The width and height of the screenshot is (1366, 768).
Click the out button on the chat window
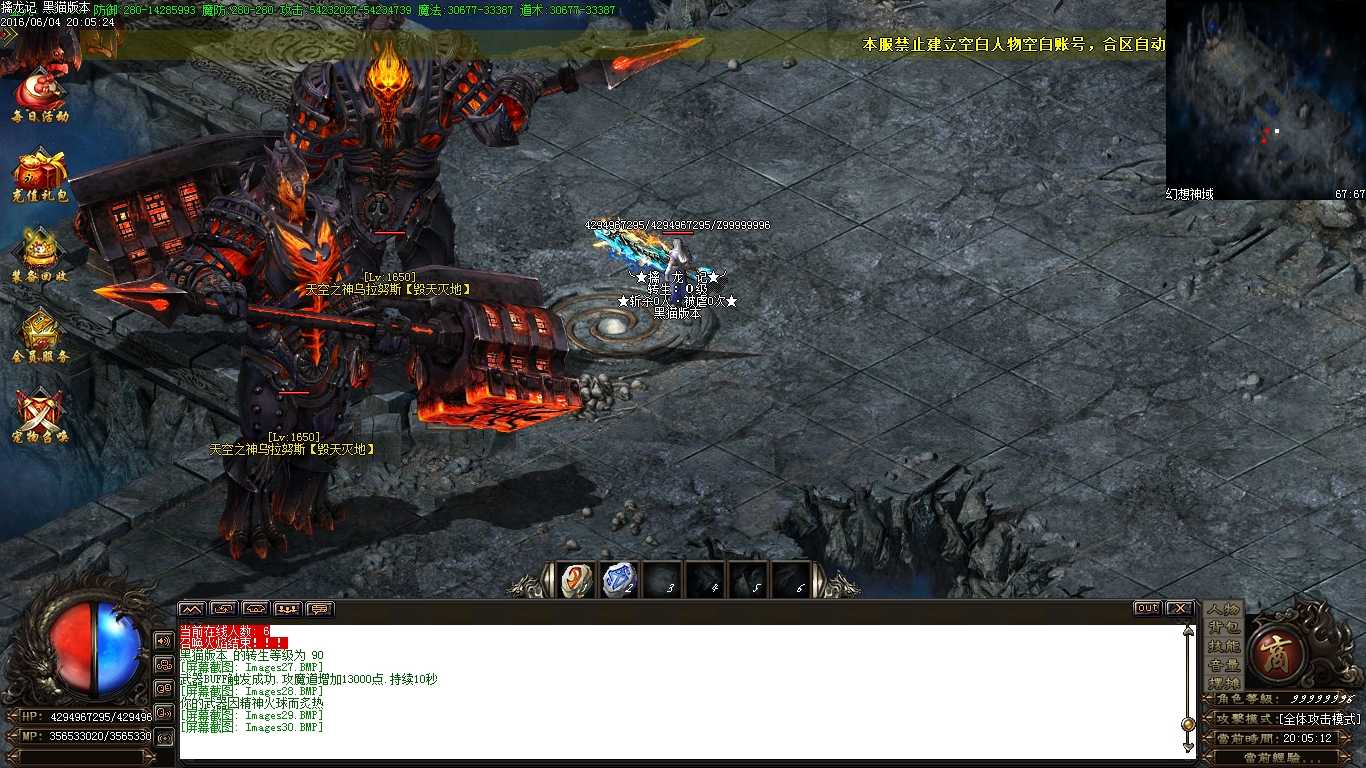pyautogui.click(x=1146, y=607)
